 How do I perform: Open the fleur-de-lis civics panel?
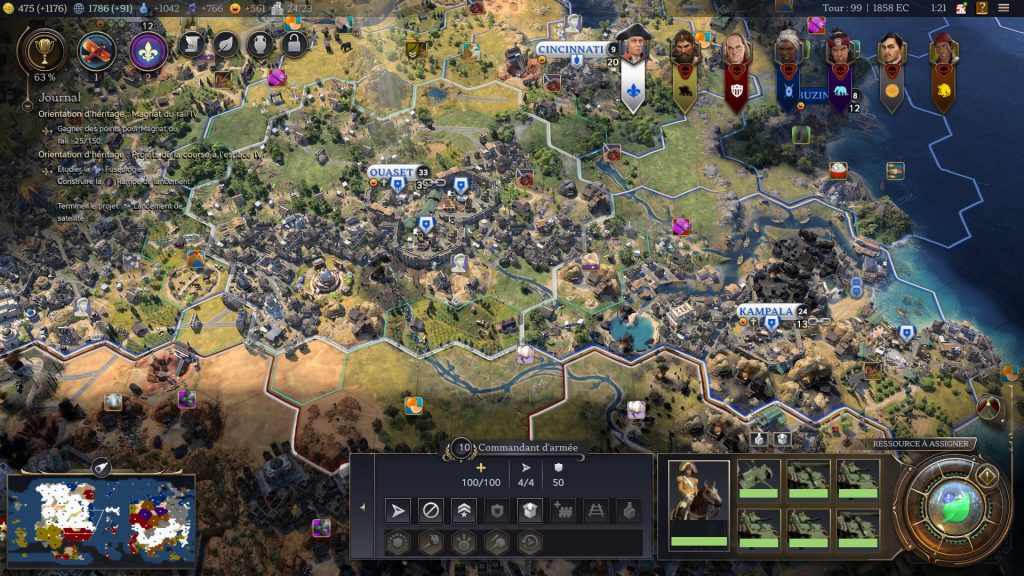148,50
